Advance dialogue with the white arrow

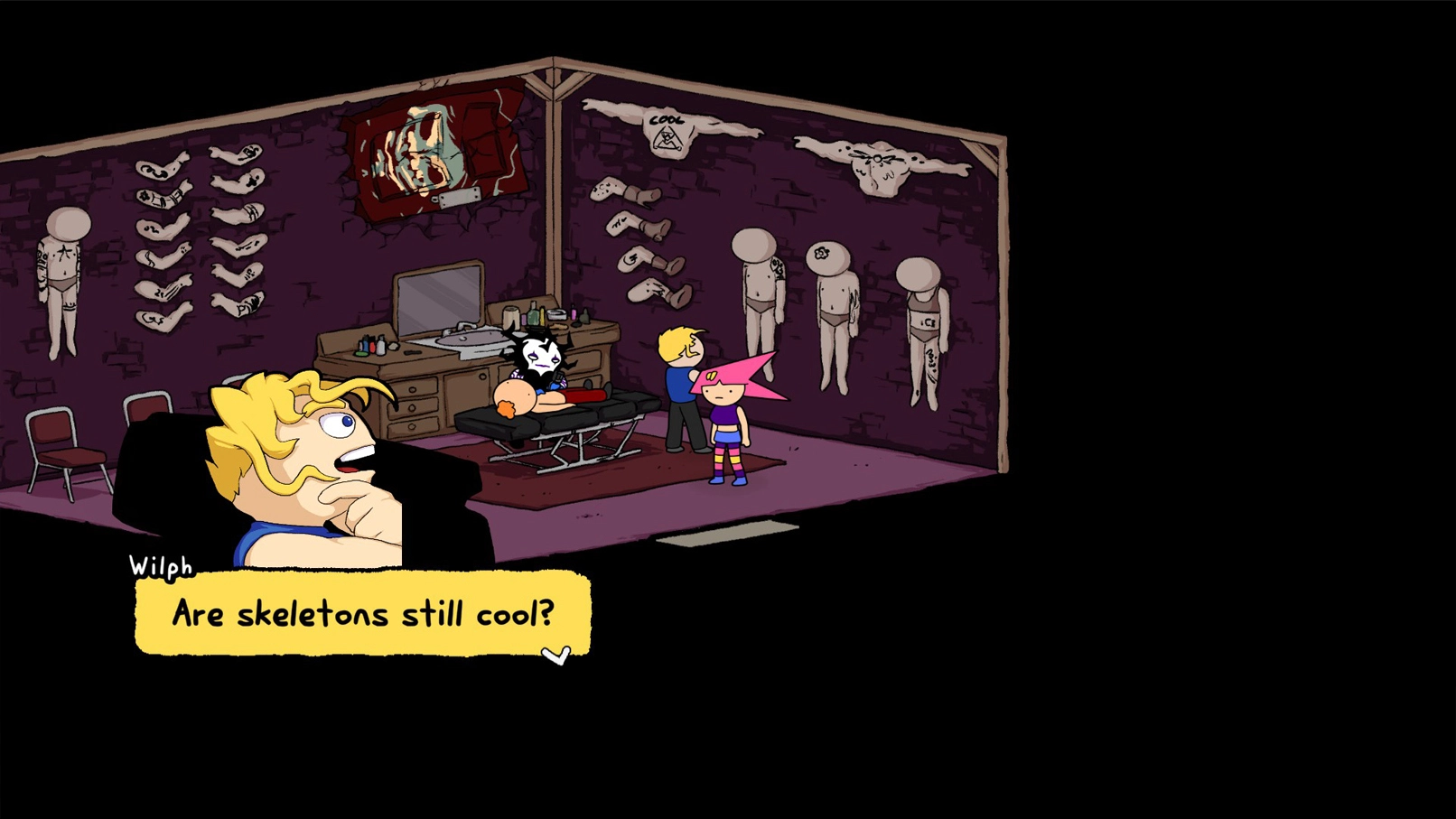pos(556,655)
